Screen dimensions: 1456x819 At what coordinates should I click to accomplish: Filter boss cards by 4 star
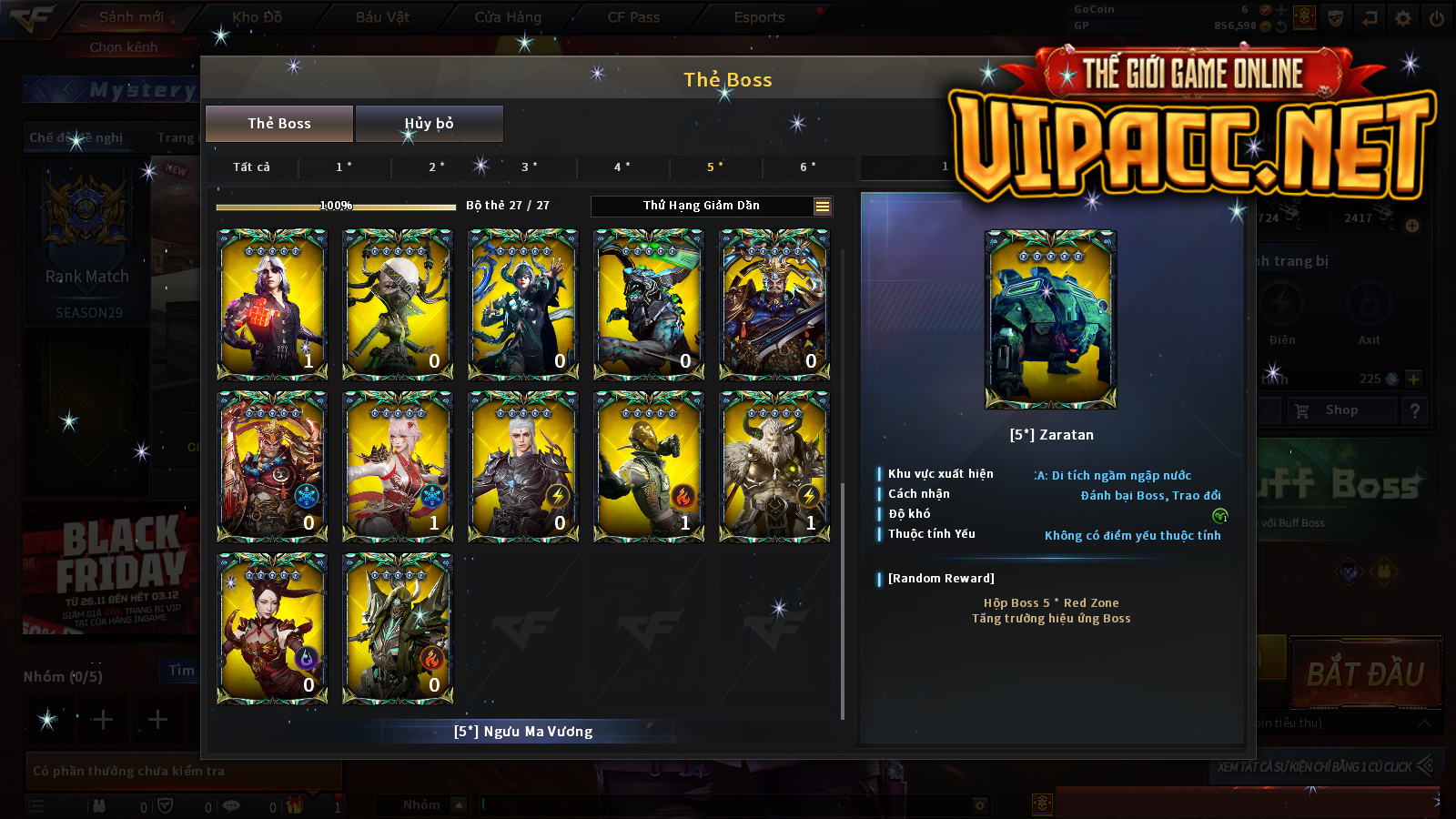tap(622, 167)
